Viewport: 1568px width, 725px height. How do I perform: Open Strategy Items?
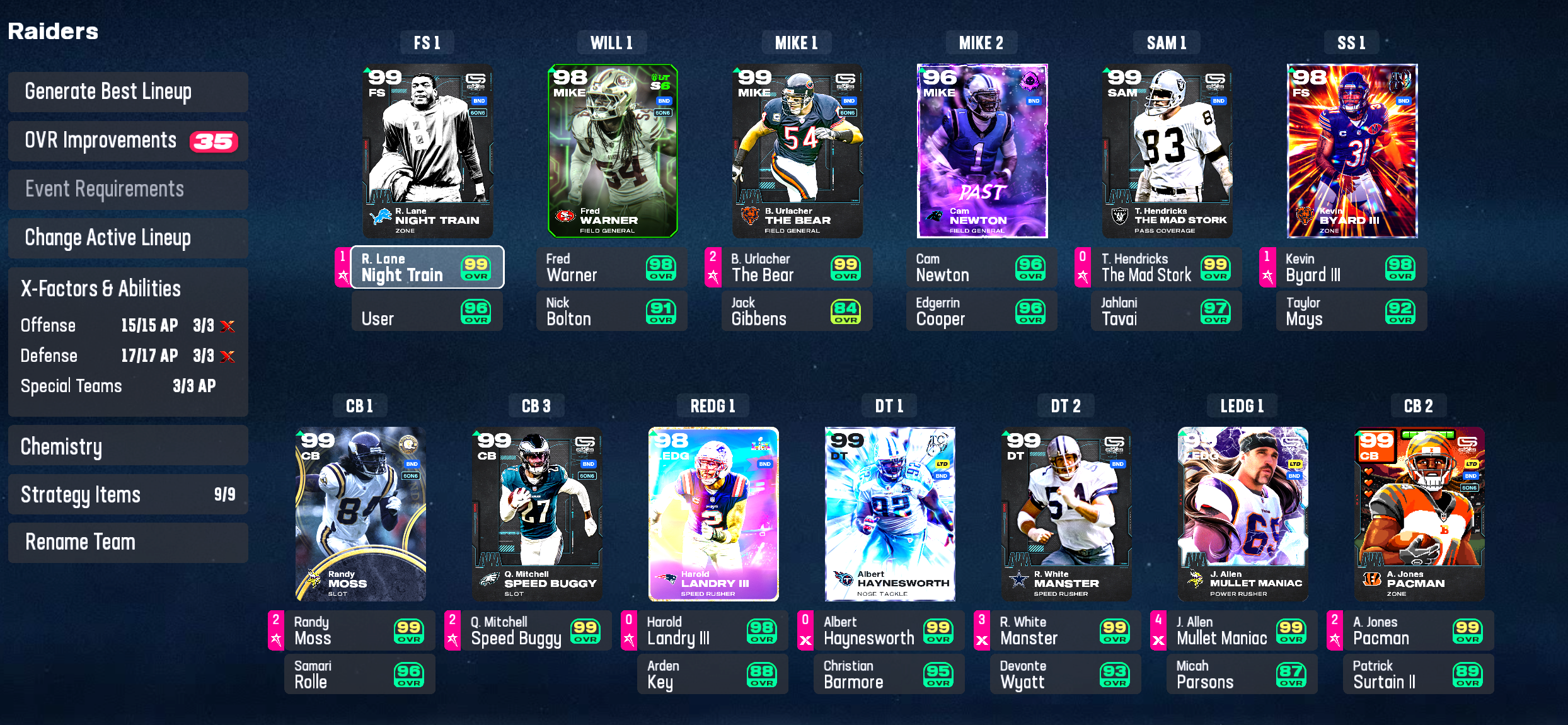pyautogui.click(x=128, y=495)
